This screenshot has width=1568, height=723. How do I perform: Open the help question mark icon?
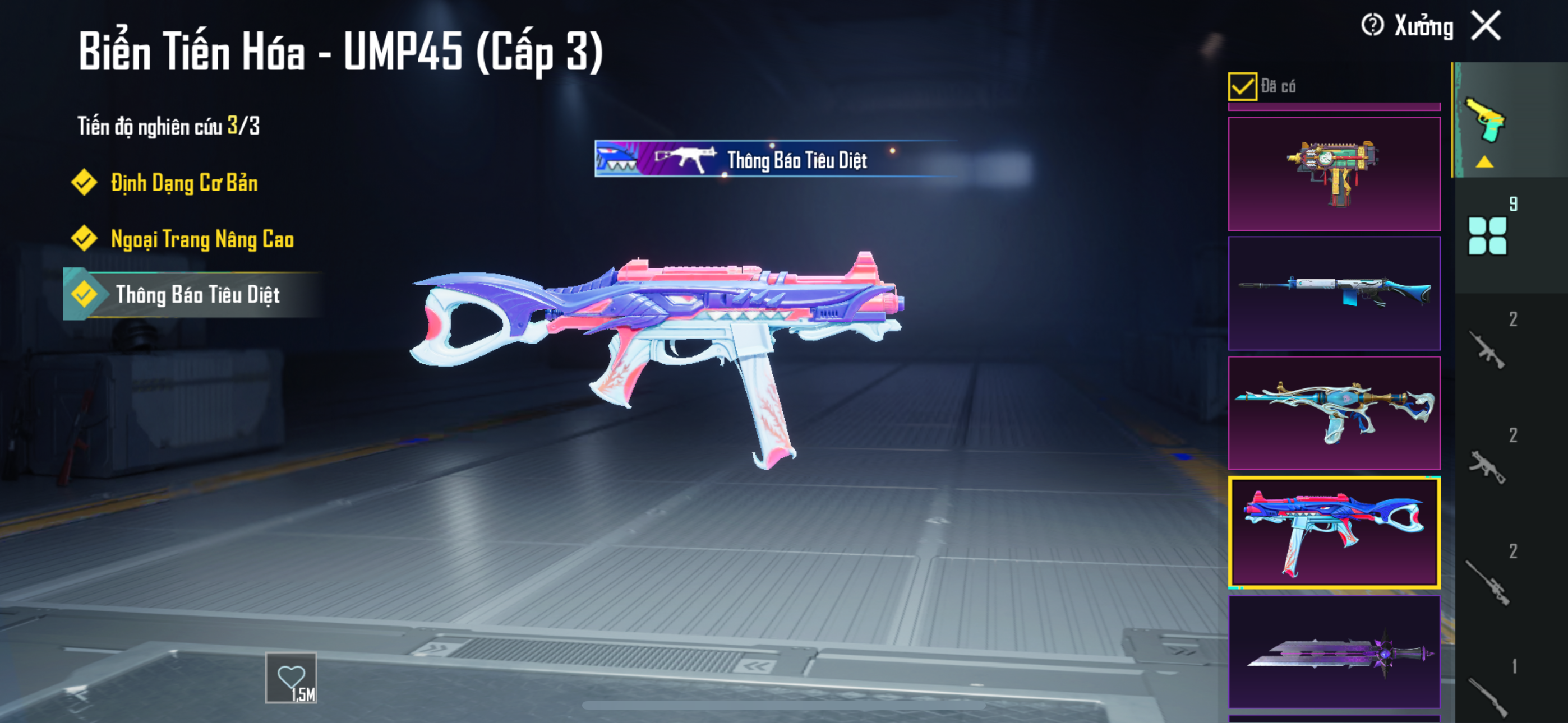click(x=1372, y=26)
